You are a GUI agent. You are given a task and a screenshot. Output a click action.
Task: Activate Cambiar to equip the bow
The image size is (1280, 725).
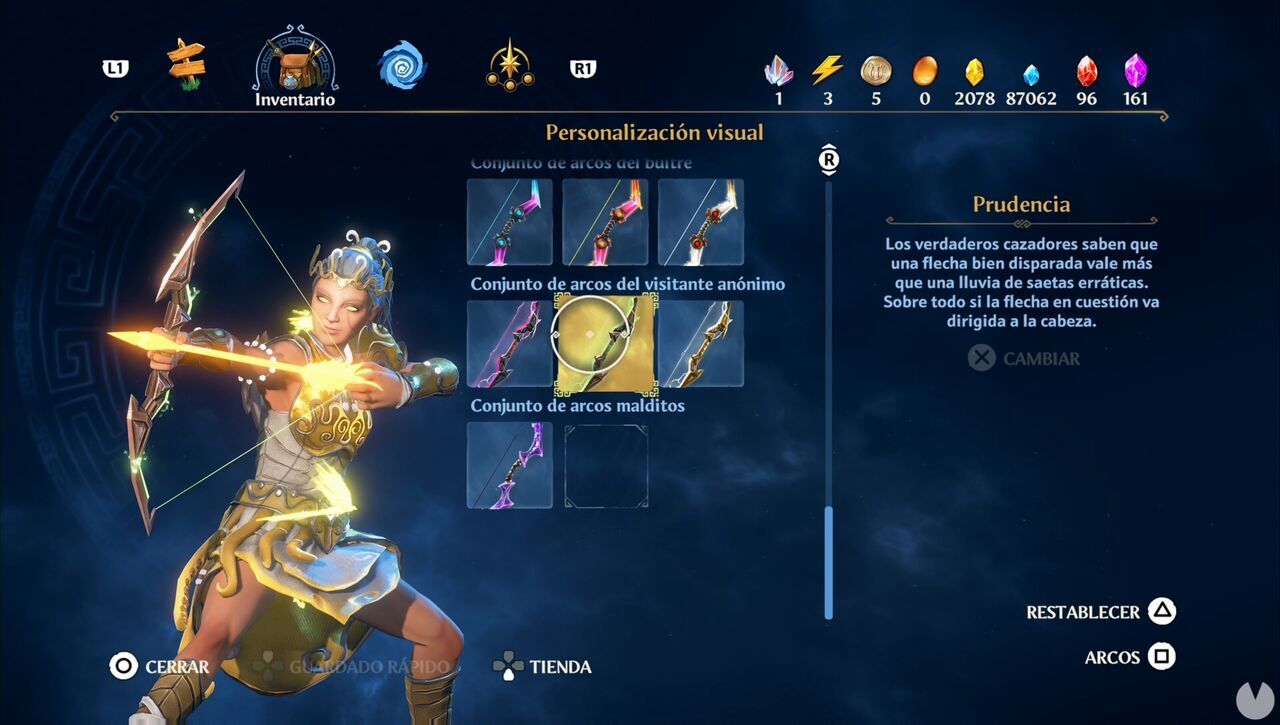[x=1022, y=357]
